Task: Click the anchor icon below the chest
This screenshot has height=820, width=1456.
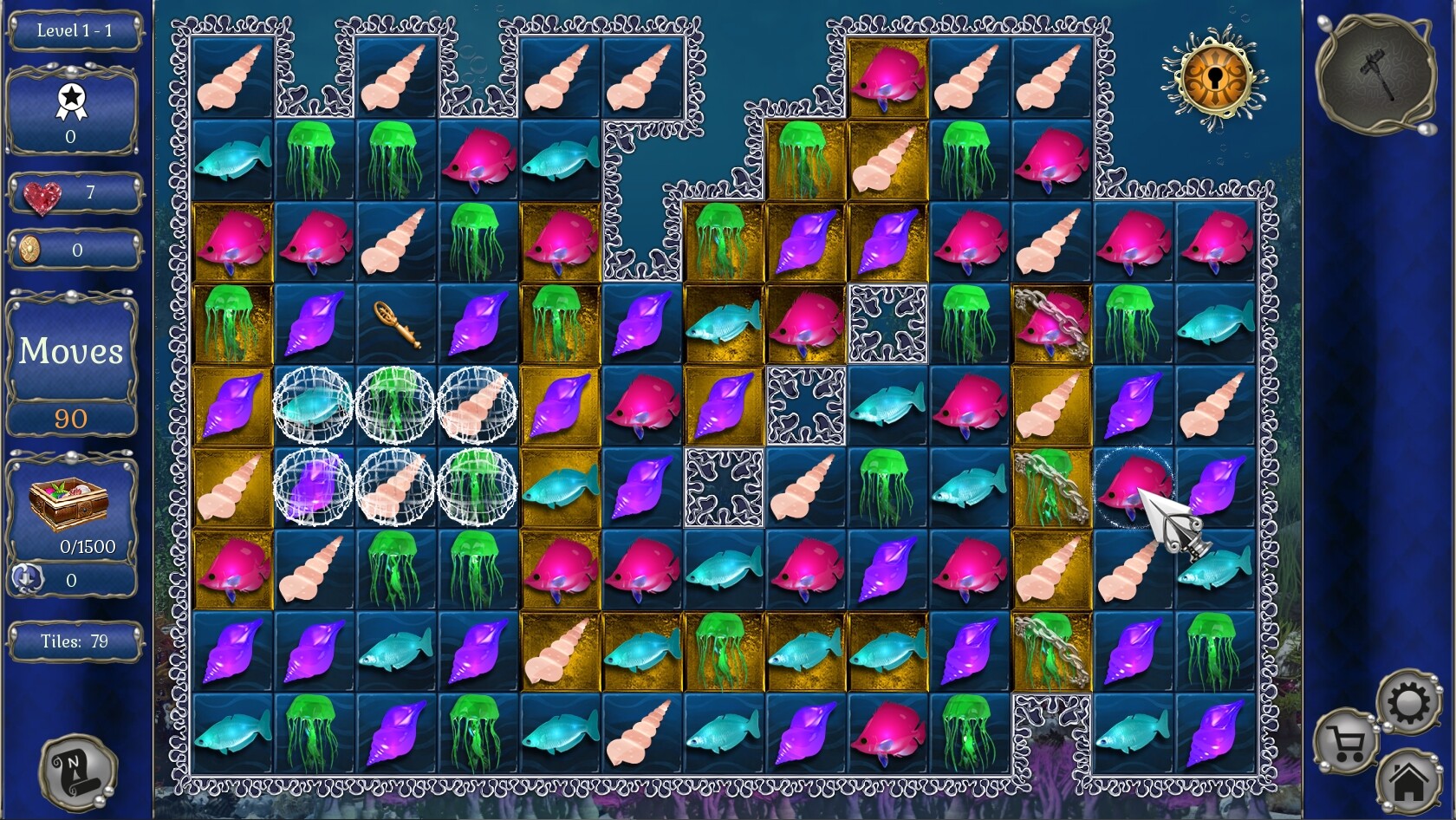Action: [29, 576]
